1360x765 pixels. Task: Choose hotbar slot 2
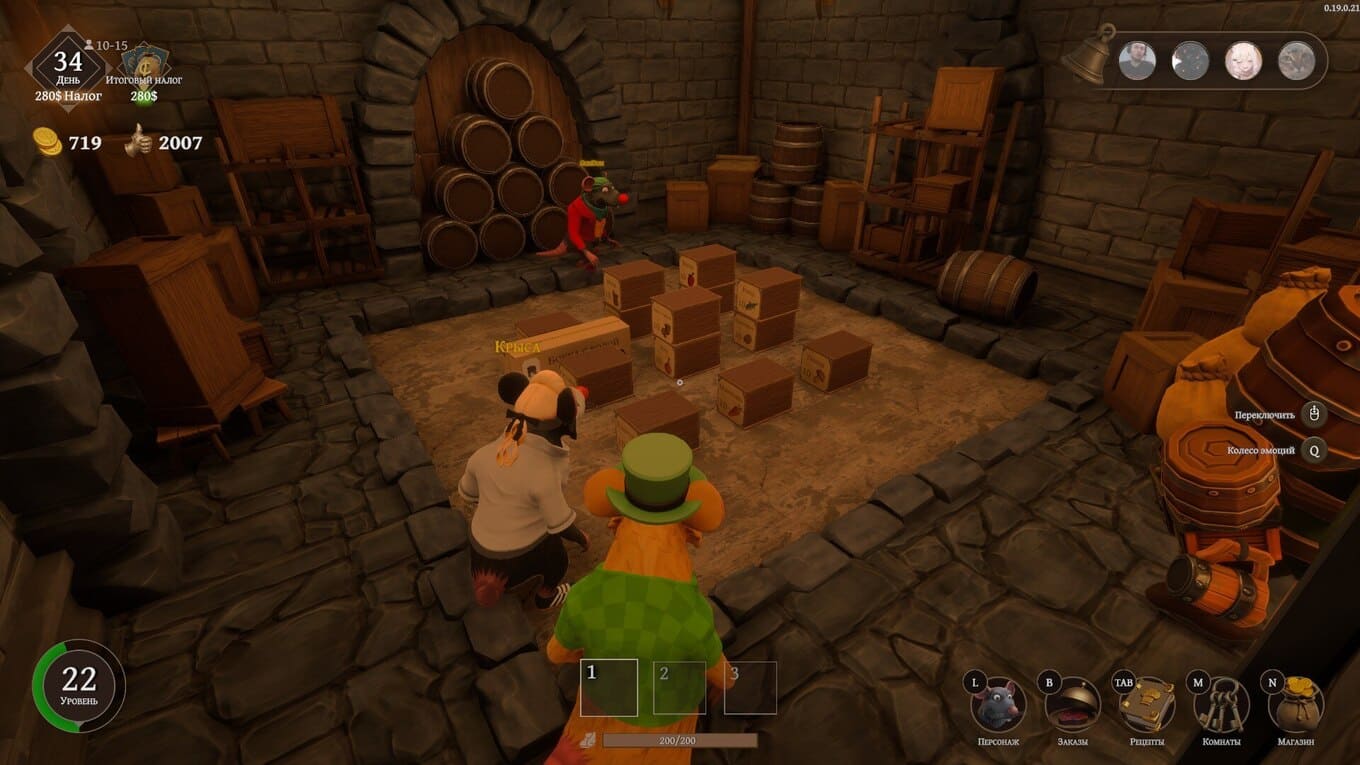click(679, 688)
